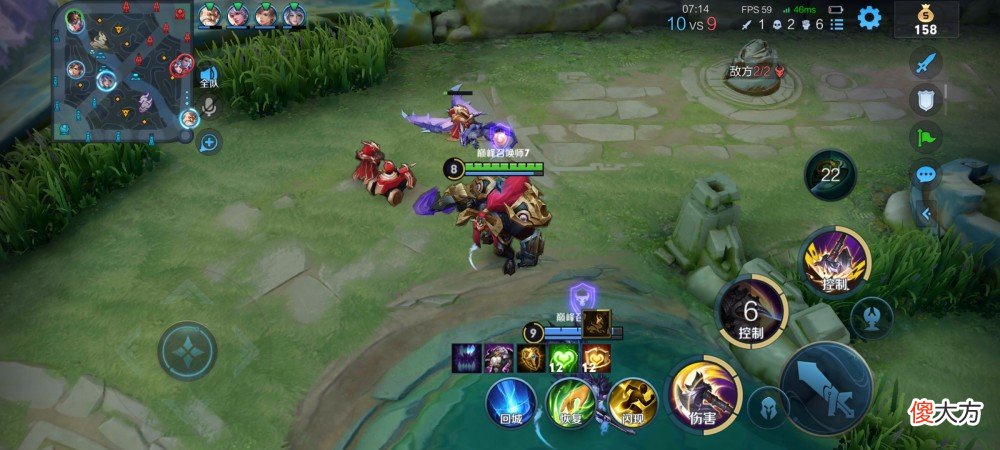
Task: Cast the ready 控制 skill with golden ring
Action: pyautogui.click(x=836, y=261)
